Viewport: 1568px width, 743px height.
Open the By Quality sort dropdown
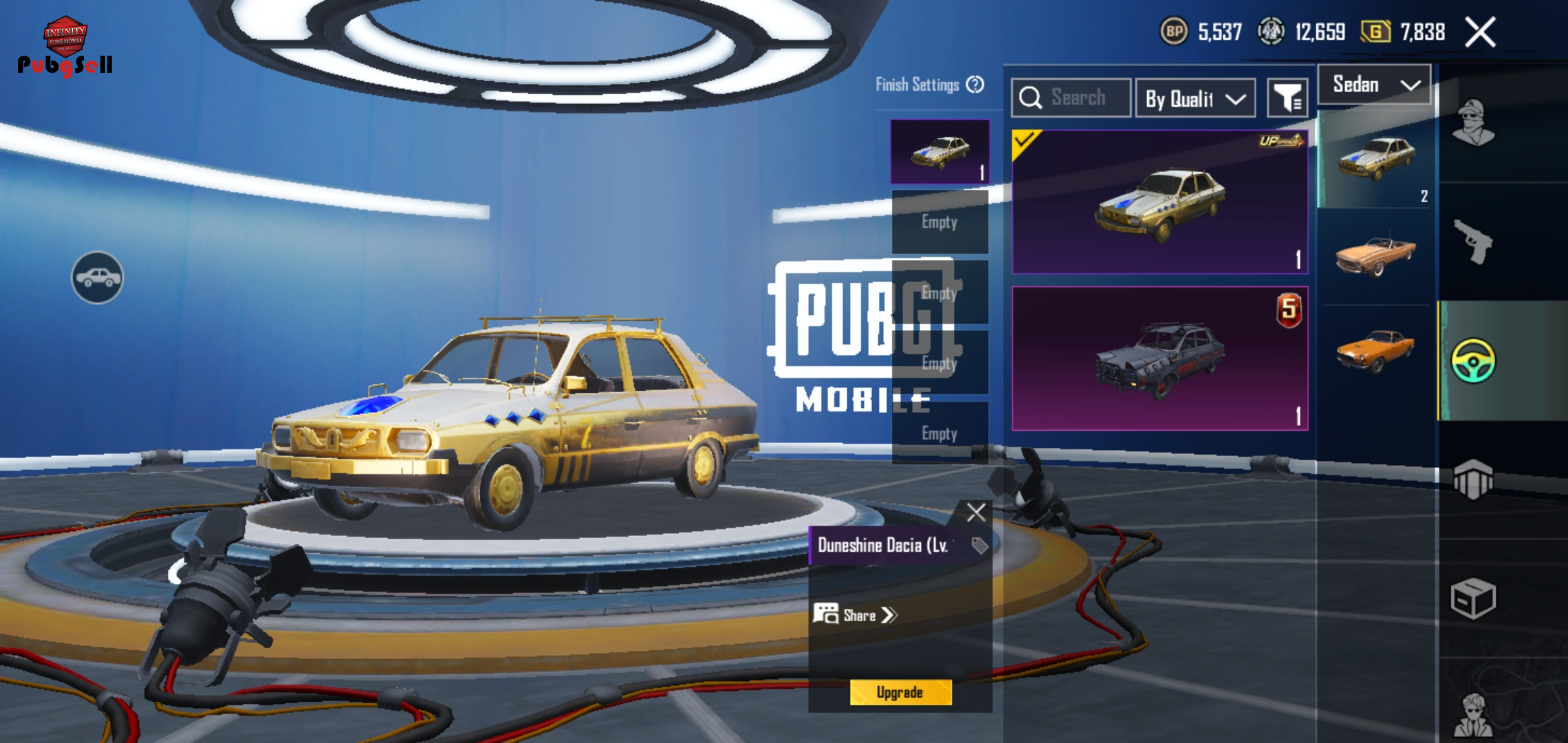pyautogui.click(x=1195, y=98)
